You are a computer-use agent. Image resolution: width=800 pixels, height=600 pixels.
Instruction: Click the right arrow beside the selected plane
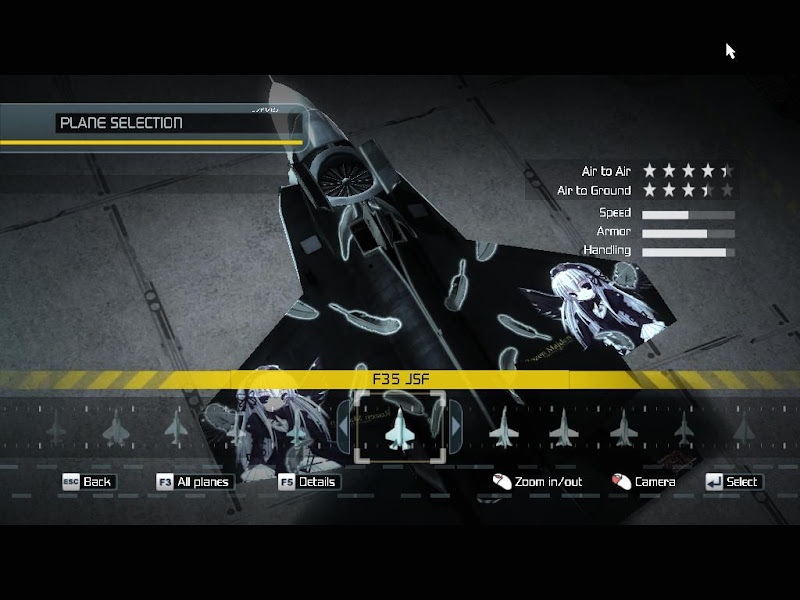pyautogui.click(x=456, y=427)
